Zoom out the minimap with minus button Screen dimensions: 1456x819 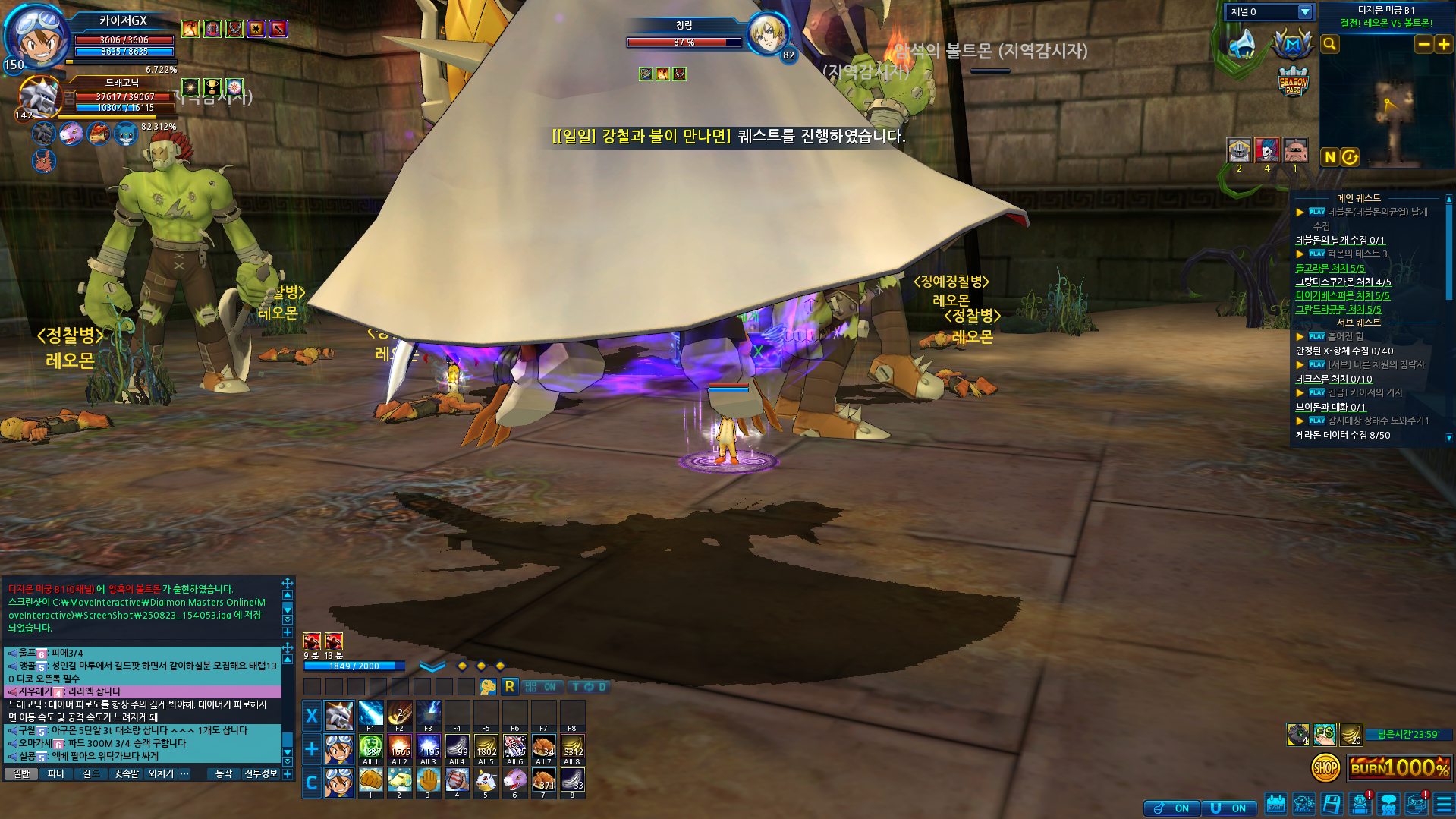tap(1423, 45)
